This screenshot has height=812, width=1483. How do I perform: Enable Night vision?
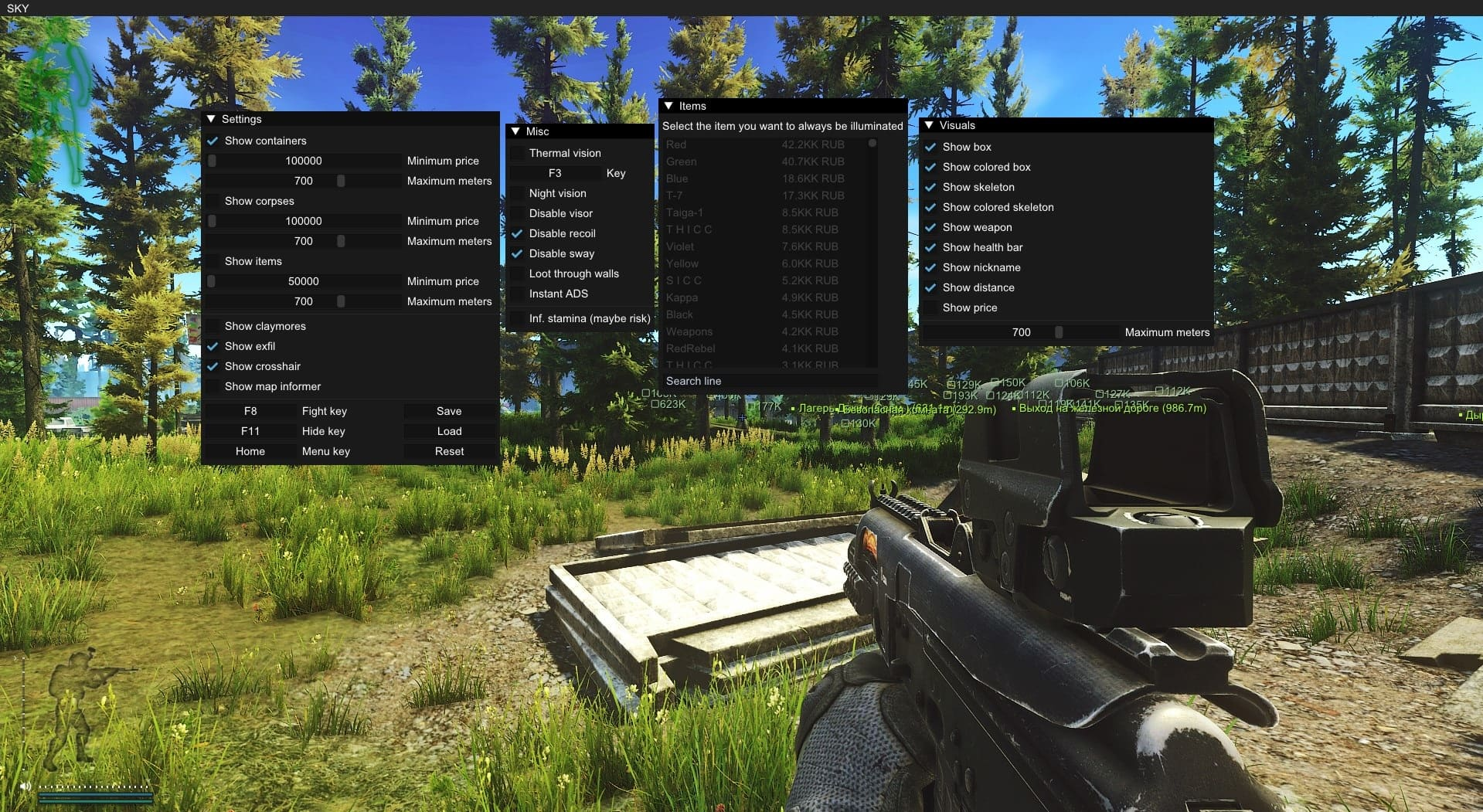(517, 193)
